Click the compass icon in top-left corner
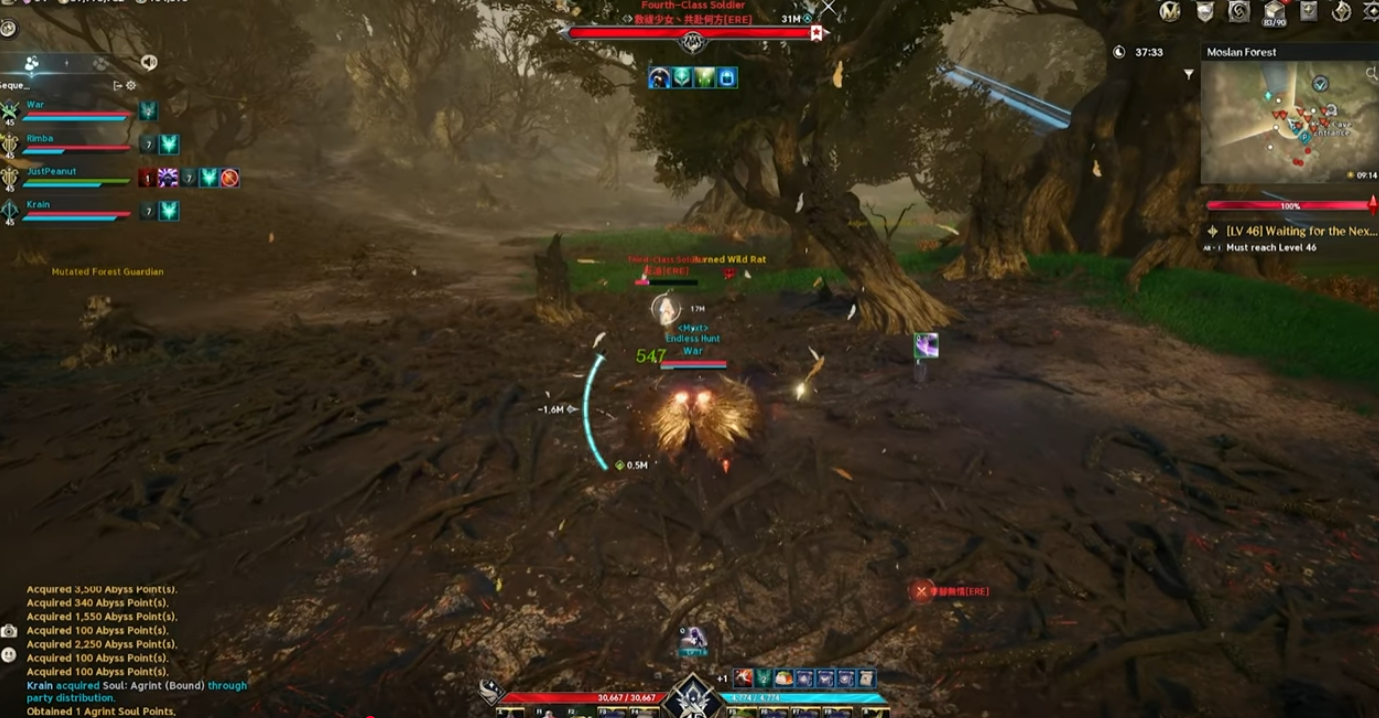The height and width of the screenshot is (718, 1379). 8,29
